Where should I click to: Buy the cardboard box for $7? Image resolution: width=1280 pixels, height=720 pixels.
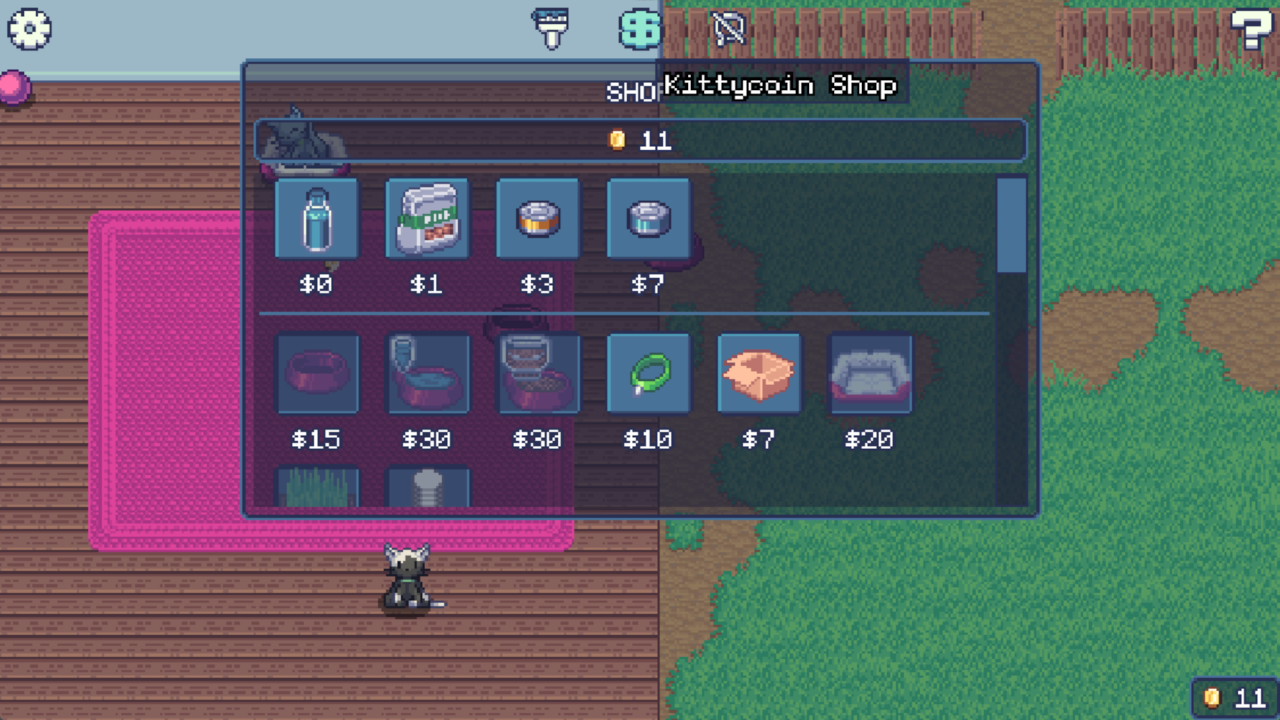point(758,373)
